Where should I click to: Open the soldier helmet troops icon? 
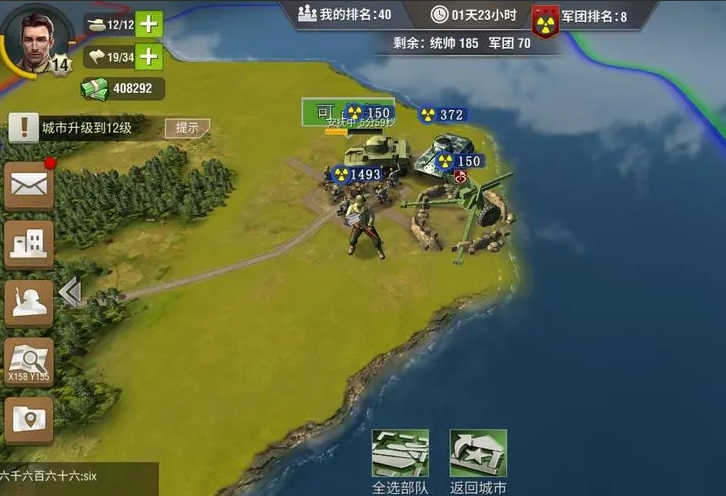[28, 302]
